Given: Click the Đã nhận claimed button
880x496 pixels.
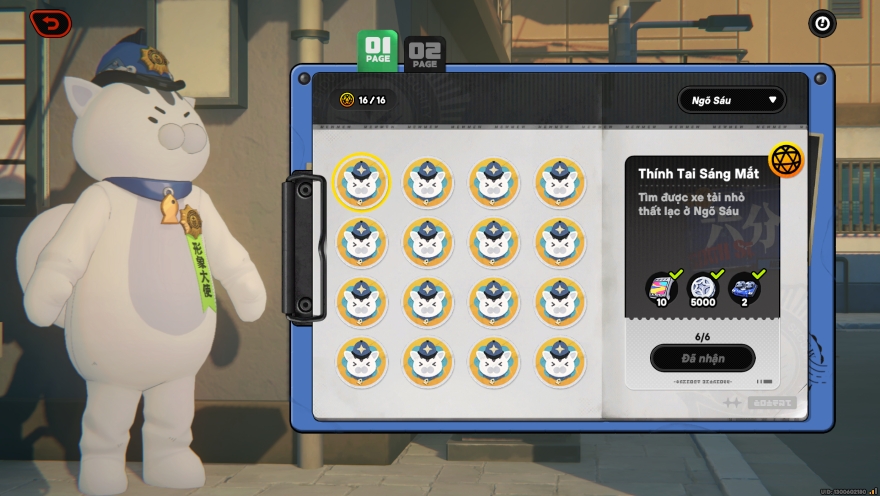Looking at the screenshot, I should point(702,358).
